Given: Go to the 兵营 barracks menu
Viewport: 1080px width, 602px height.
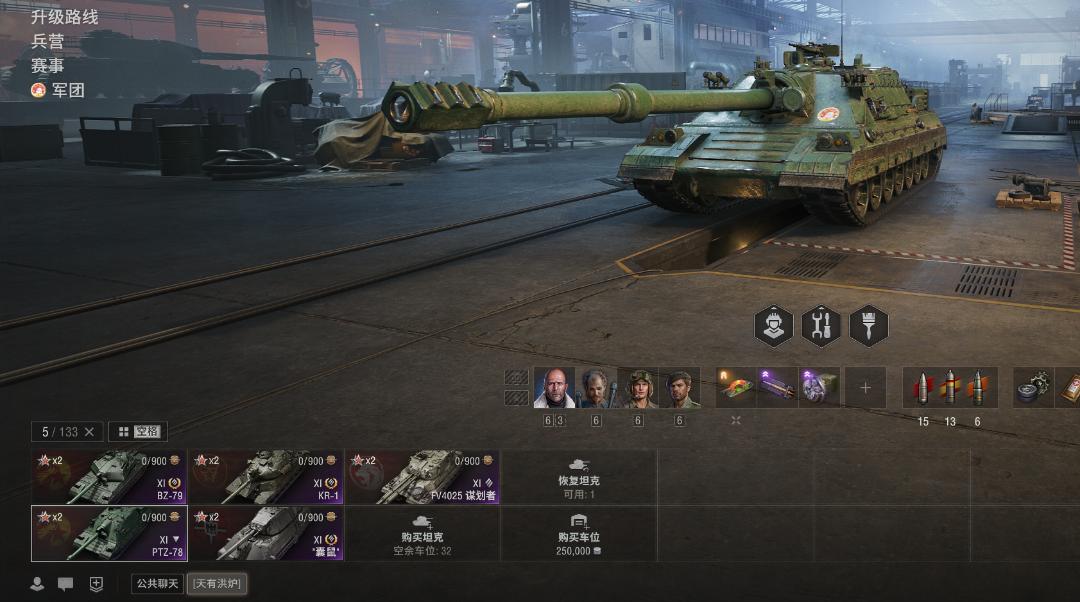Looking at the screenshot, I should coord(48,41).
